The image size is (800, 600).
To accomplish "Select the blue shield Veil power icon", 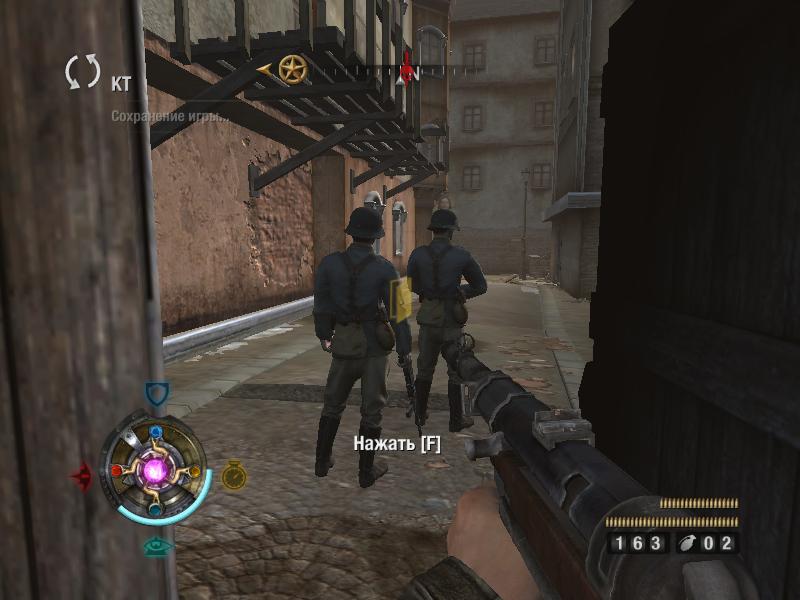I will 155,394.
